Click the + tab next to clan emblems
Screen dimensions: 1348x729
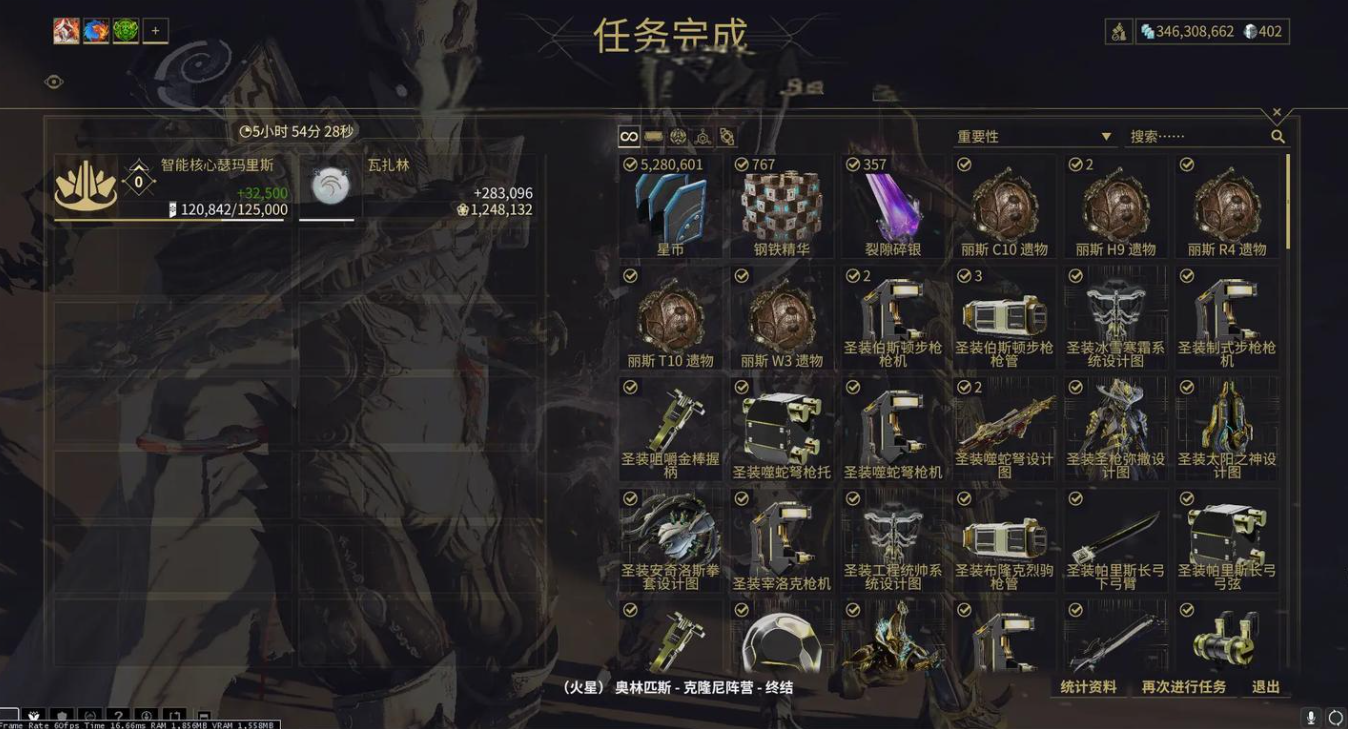click(155, 30)
